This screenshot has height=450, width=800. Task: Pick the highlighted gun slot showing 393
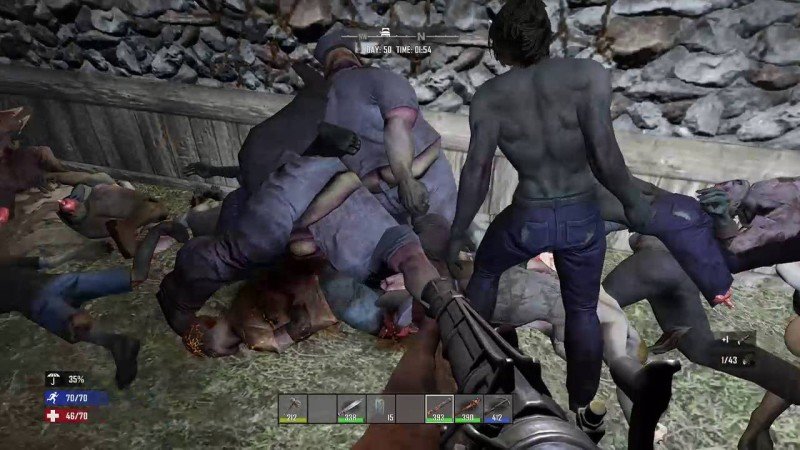click(x=439, y=408)
